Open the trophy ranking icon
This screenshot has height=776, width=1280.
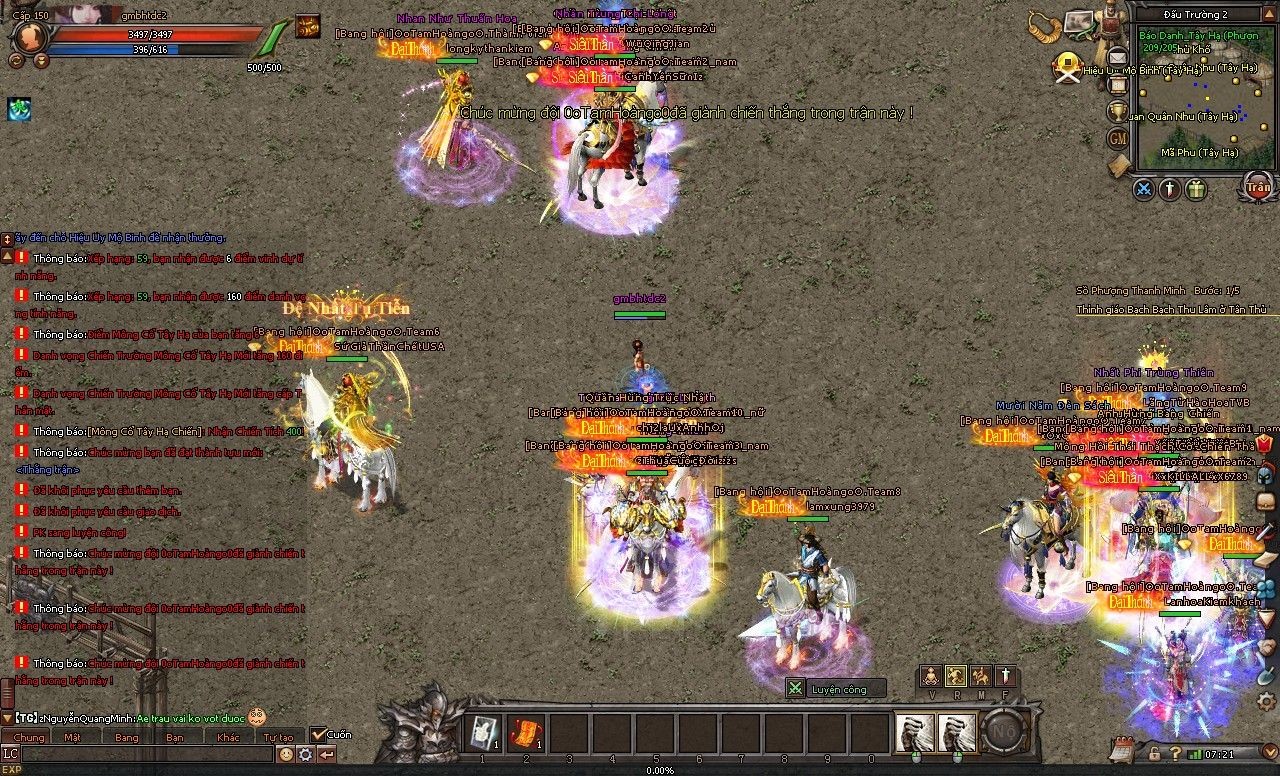click(1118, 112)
